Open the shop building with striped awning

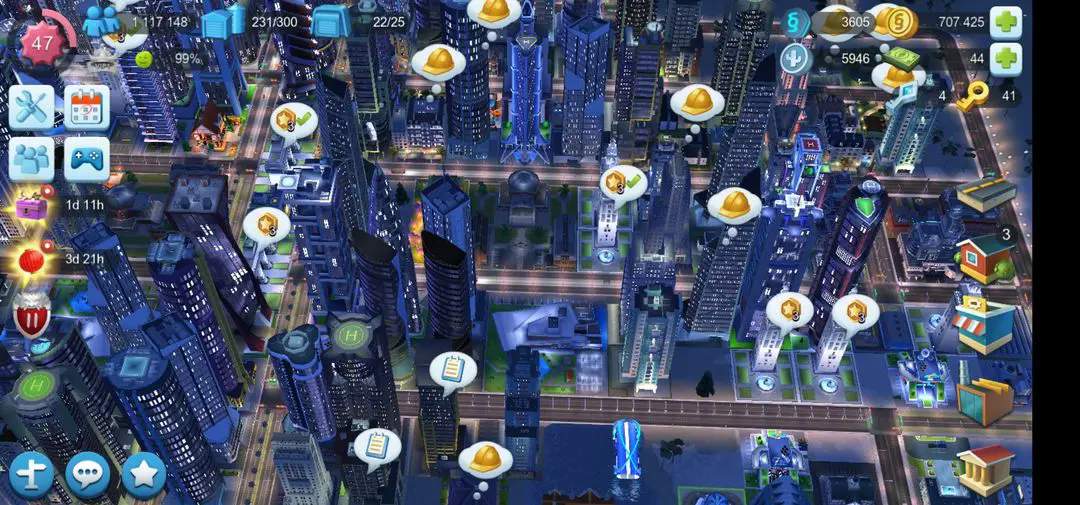pos(983,325)
